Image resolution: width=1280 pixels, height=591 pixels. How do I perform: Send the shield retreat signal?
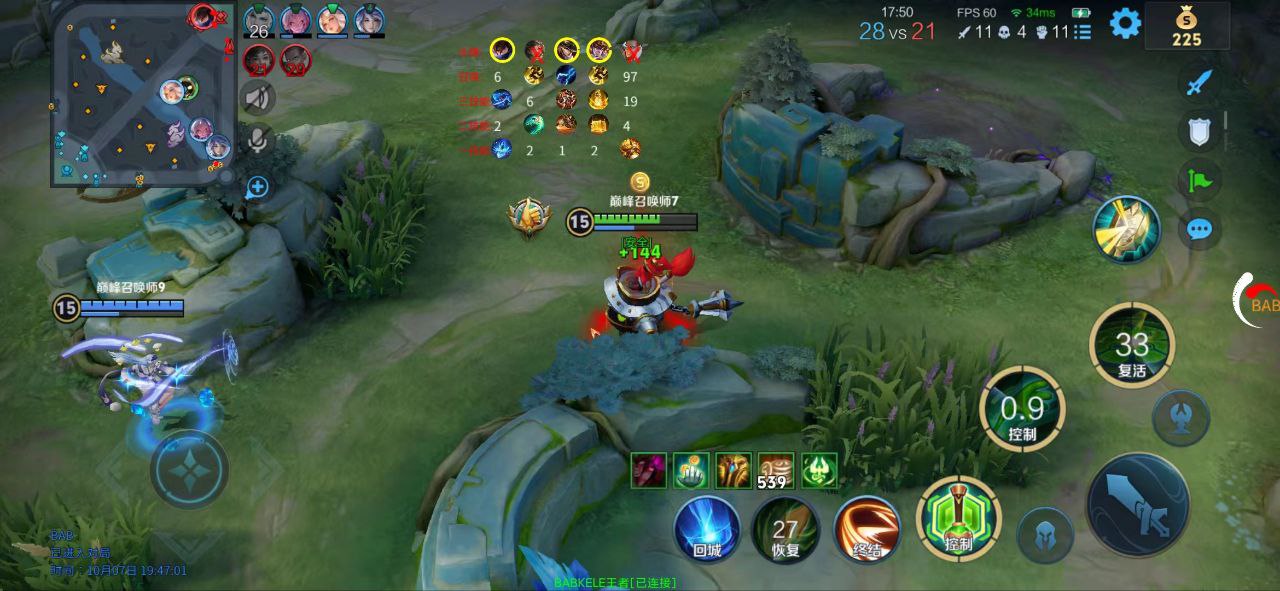click(1199, 131)
